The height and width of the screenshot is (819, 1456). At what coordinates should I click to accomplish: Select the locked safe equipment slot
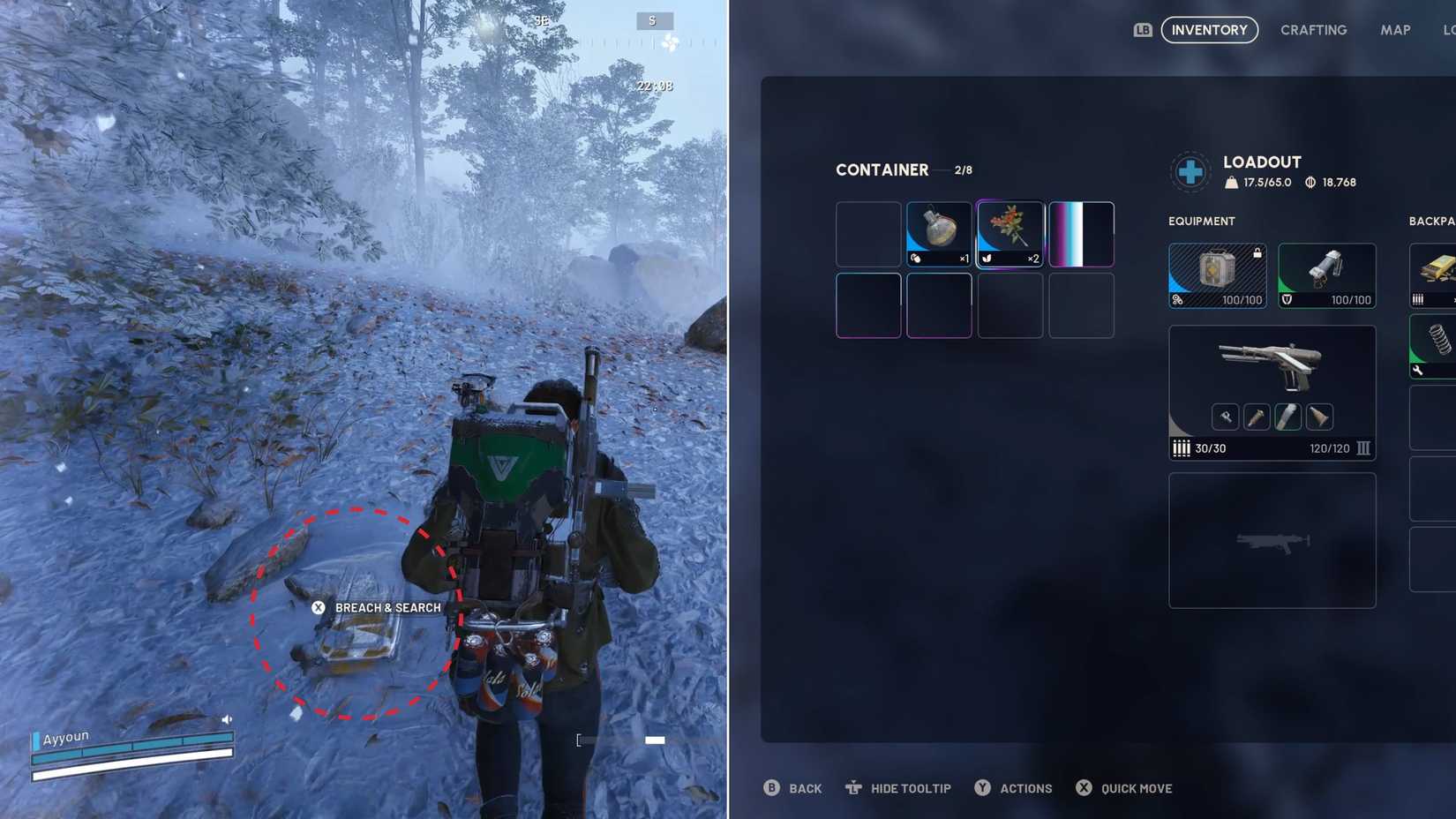point(1217,274)
